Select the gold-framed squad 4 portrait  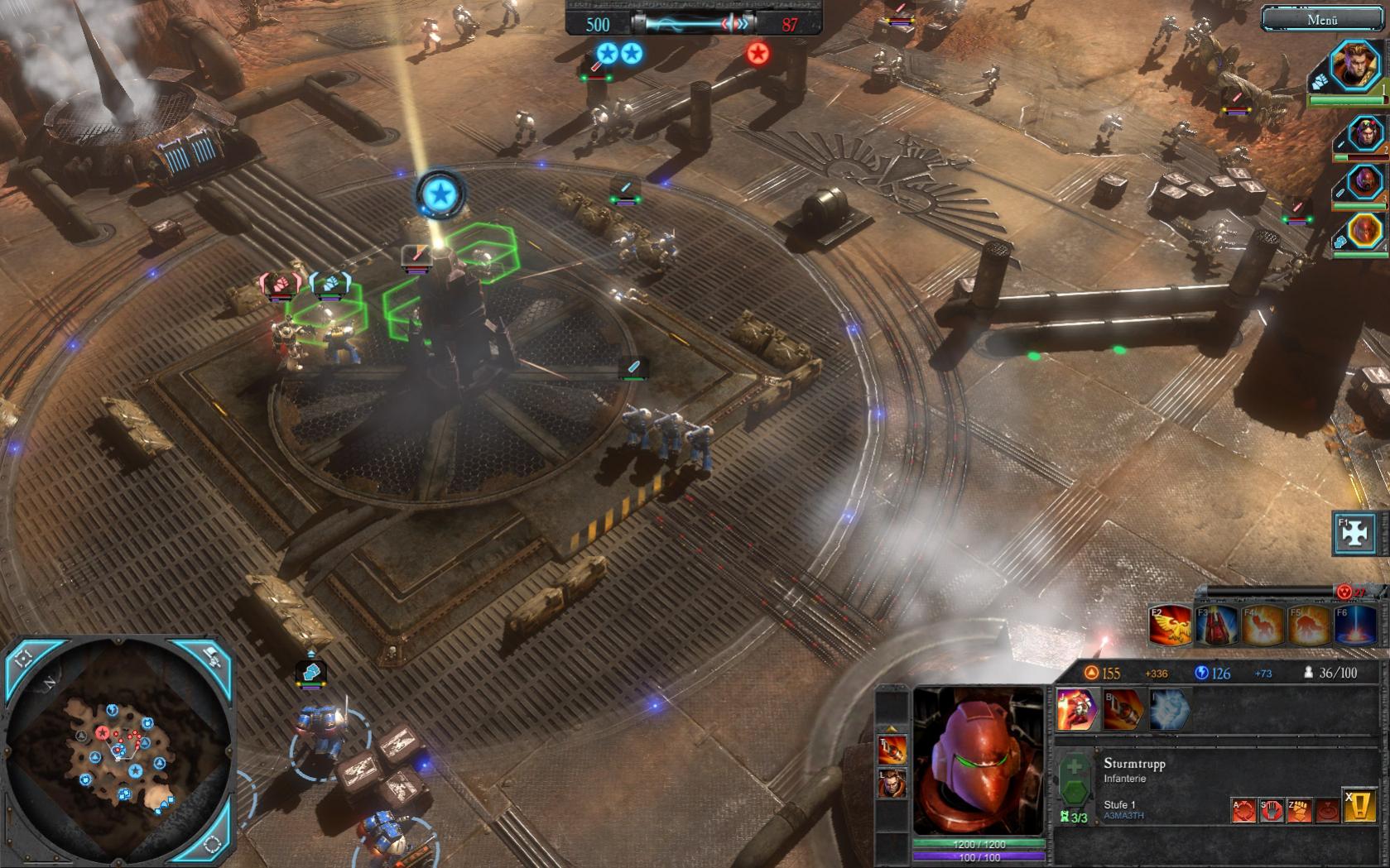[x=1364, y=231]
